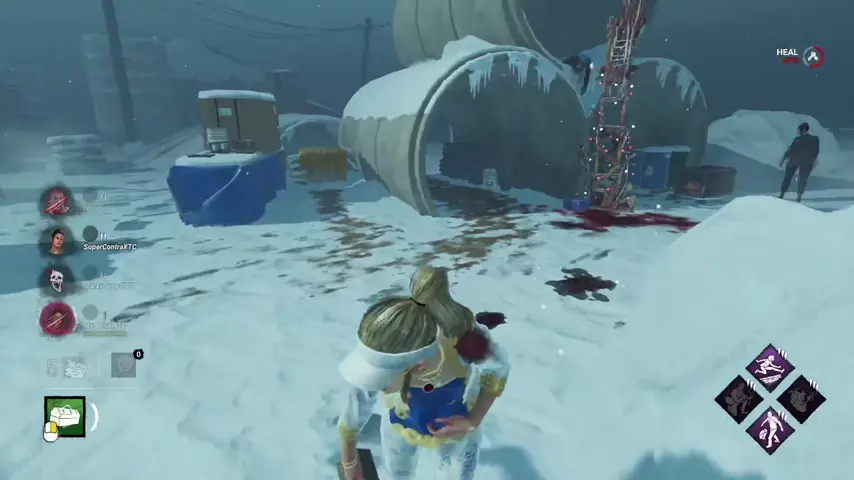Viewport: 854px width, 480px height.
Task: Select the dimmed left perk diamond
Action: click(739, 399)
